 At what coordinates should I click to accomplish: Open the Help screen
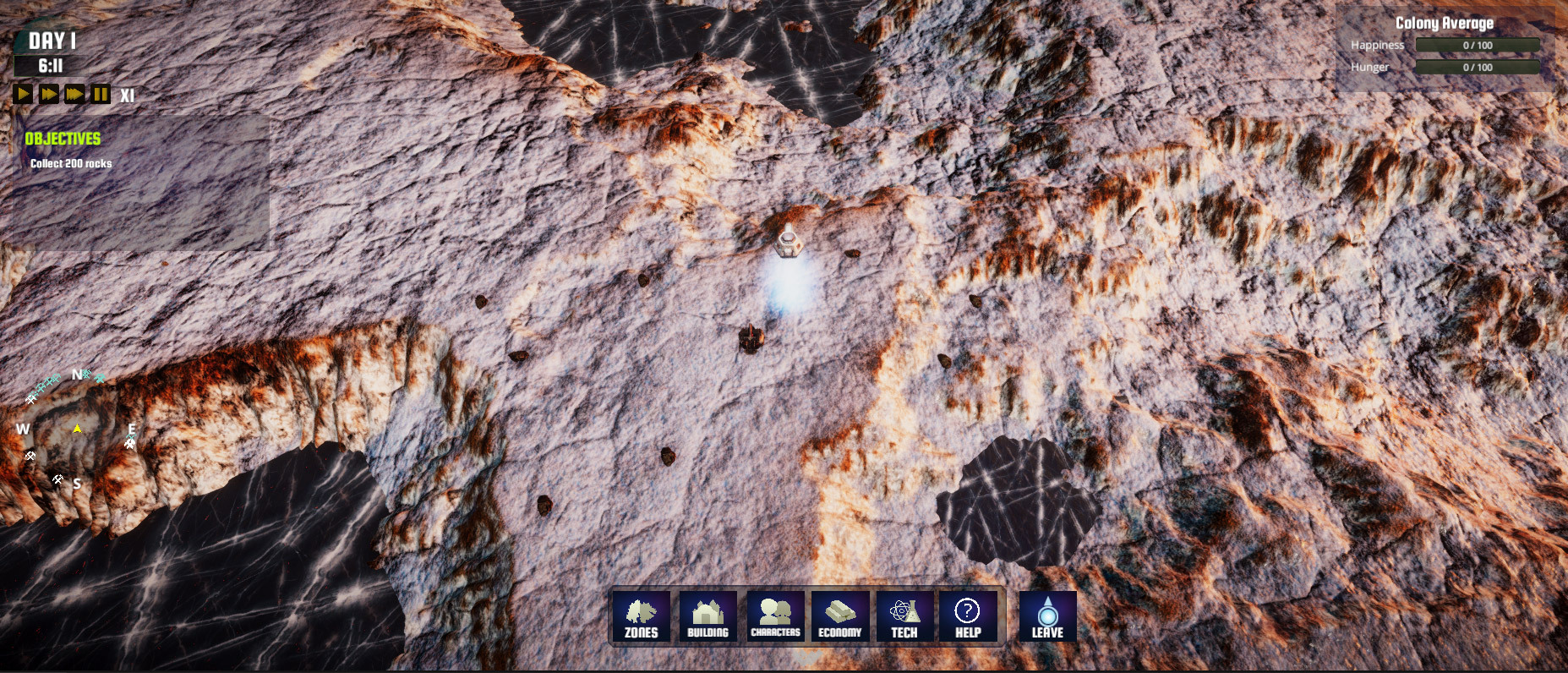click(969, 617)
